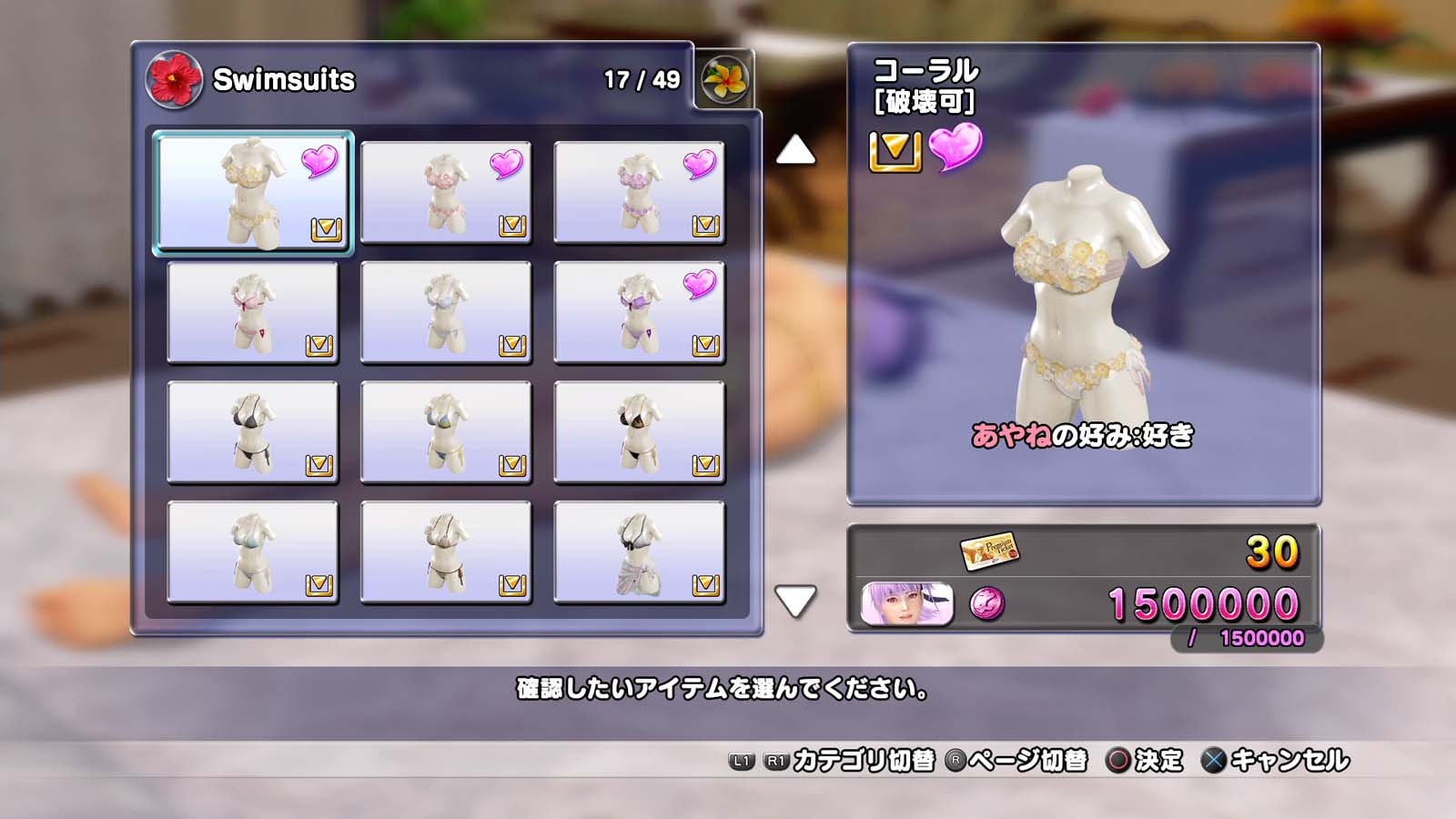Pick the purple flower frill swimsuit
This screenshot has height=819, width=1456.
pyautogui.click(x=639, y=192)
